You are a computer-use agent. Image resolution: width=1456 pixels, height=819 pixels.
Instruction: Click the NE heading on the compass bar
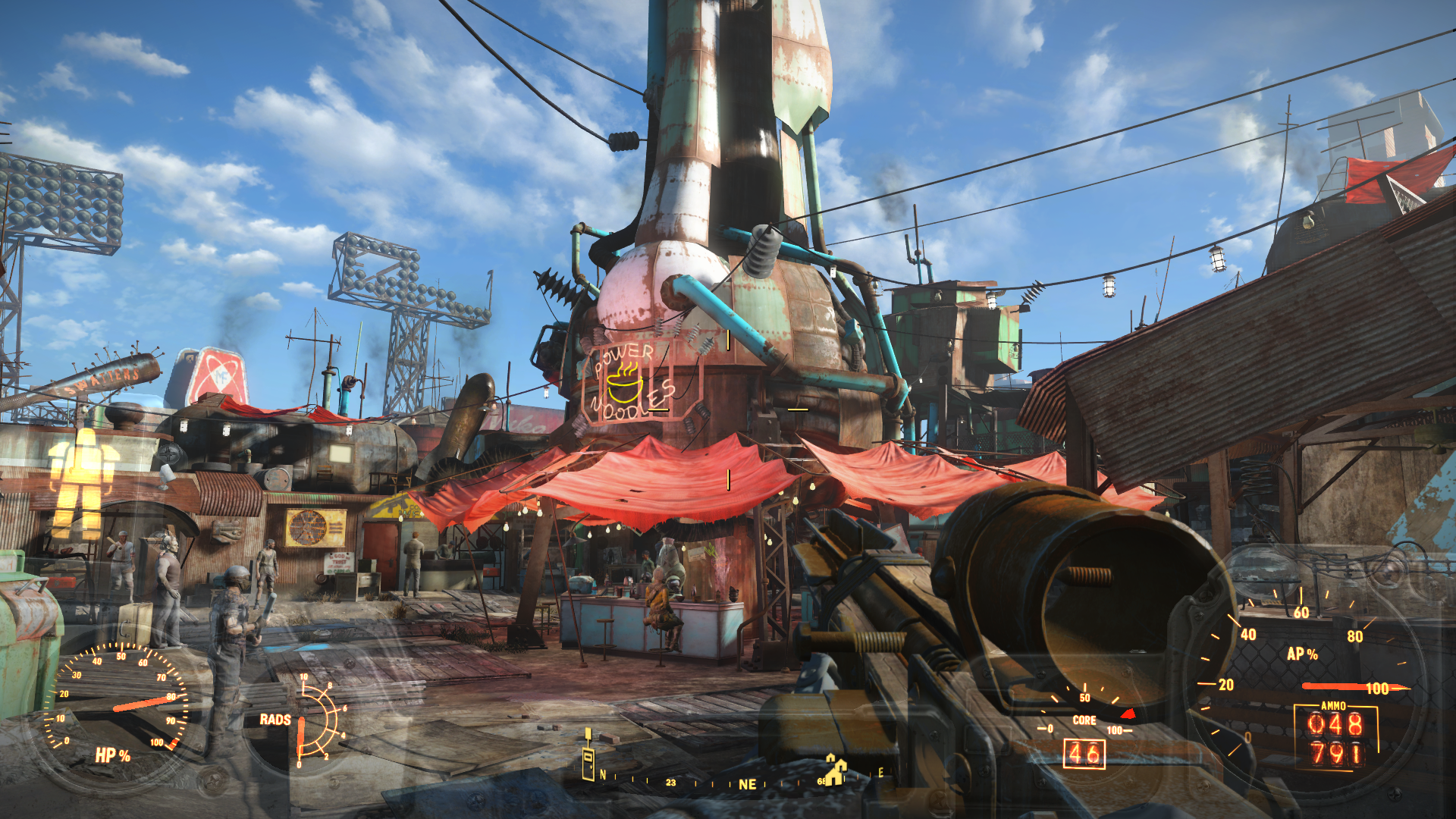[x=747, y=784]
